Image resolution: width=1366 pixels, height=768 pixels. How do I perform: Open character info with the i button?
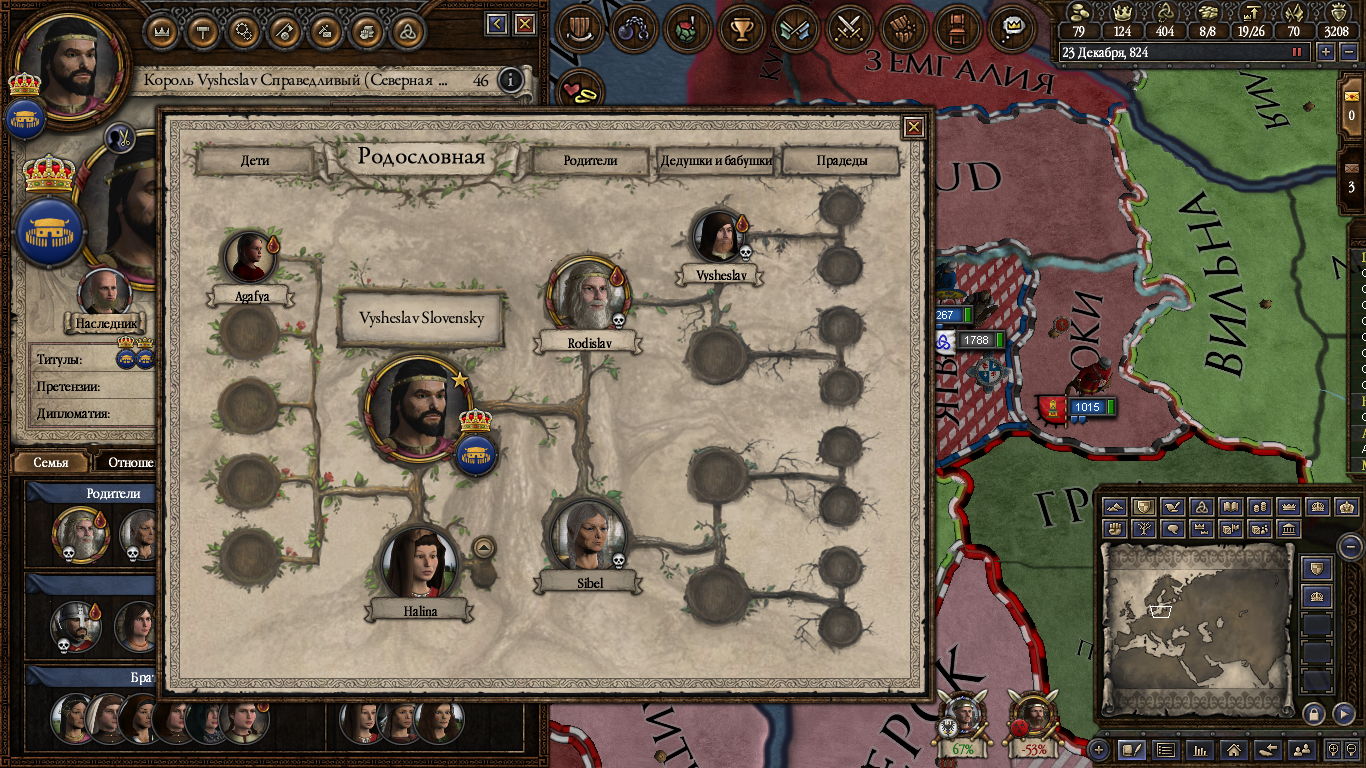point(511,80)
